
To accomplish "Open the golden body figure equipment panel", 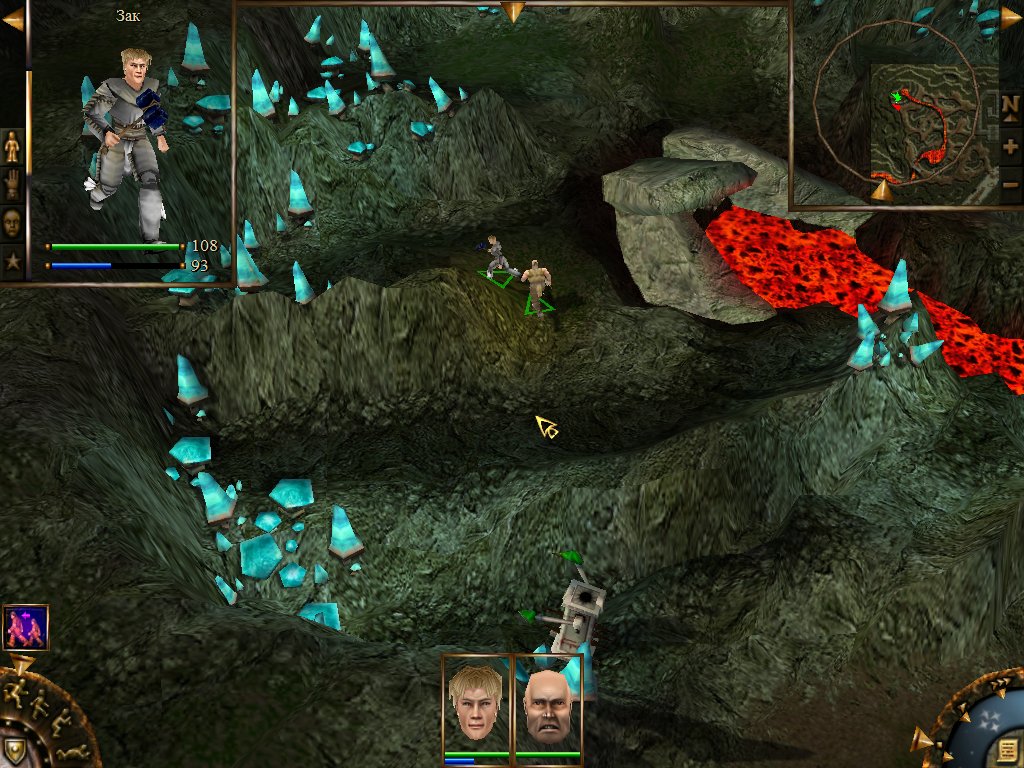I will point(13,148).
